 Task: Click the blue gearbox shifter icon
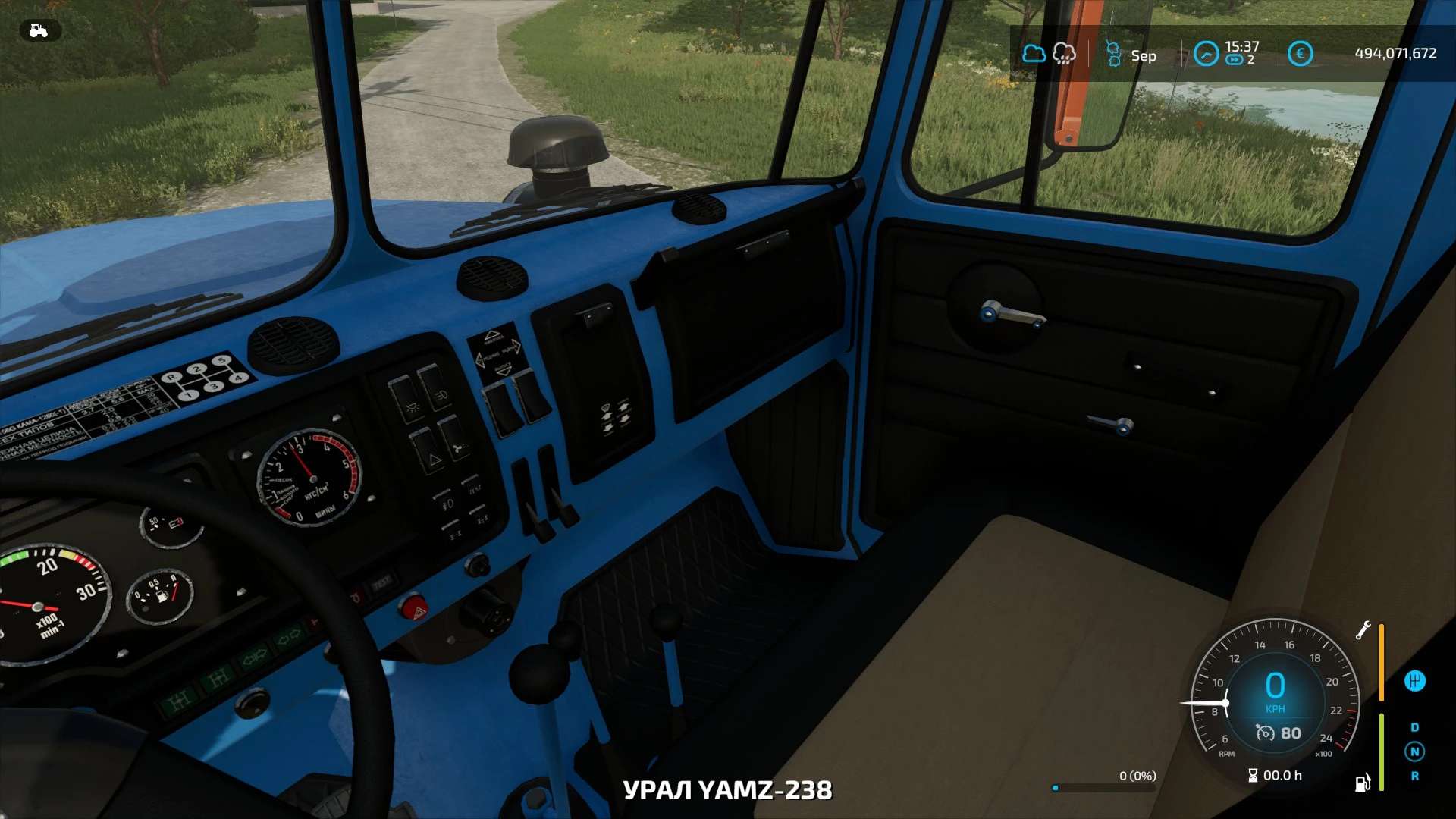pyautogui.click(x=1414, y=681)
